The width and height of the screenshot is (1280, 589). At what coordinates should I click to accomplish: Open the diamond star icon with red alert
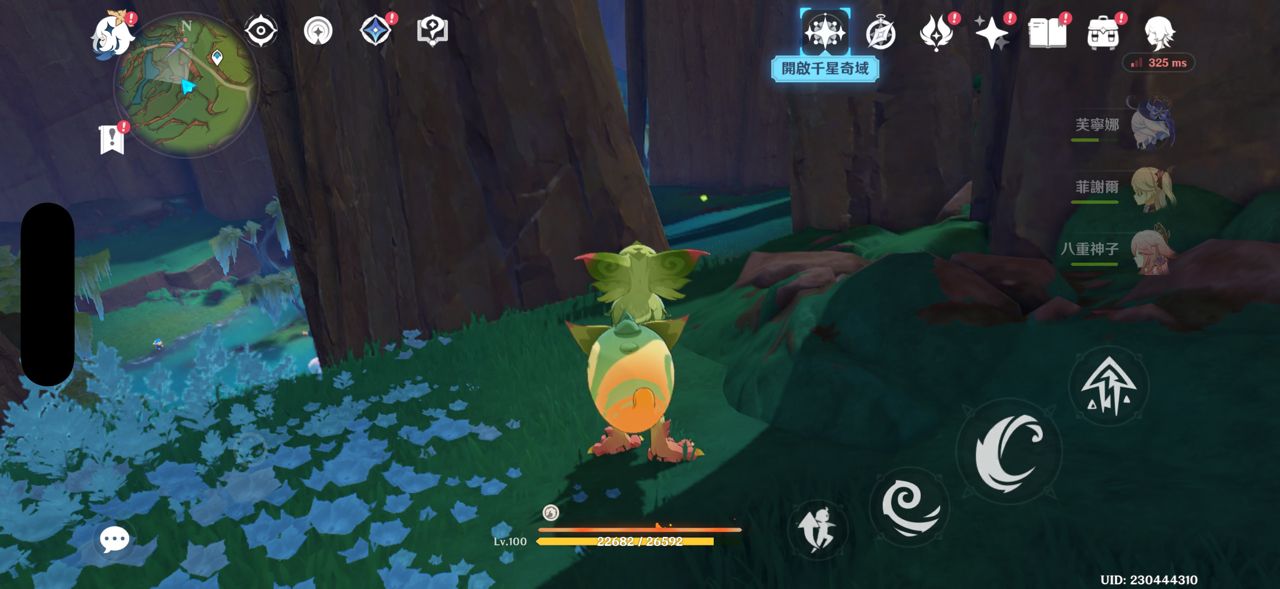(375, 30)
